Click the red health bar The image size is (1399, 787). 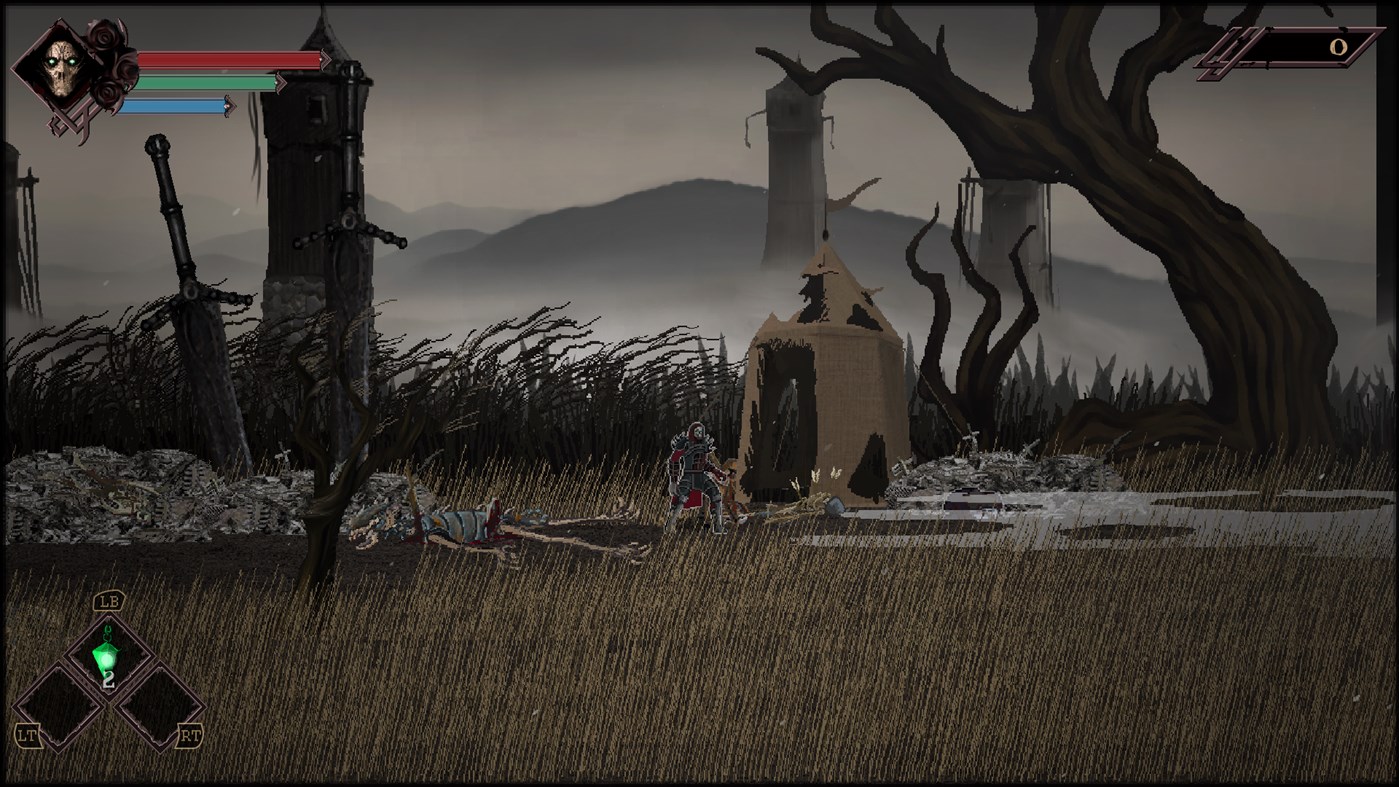tap(229, 59)
